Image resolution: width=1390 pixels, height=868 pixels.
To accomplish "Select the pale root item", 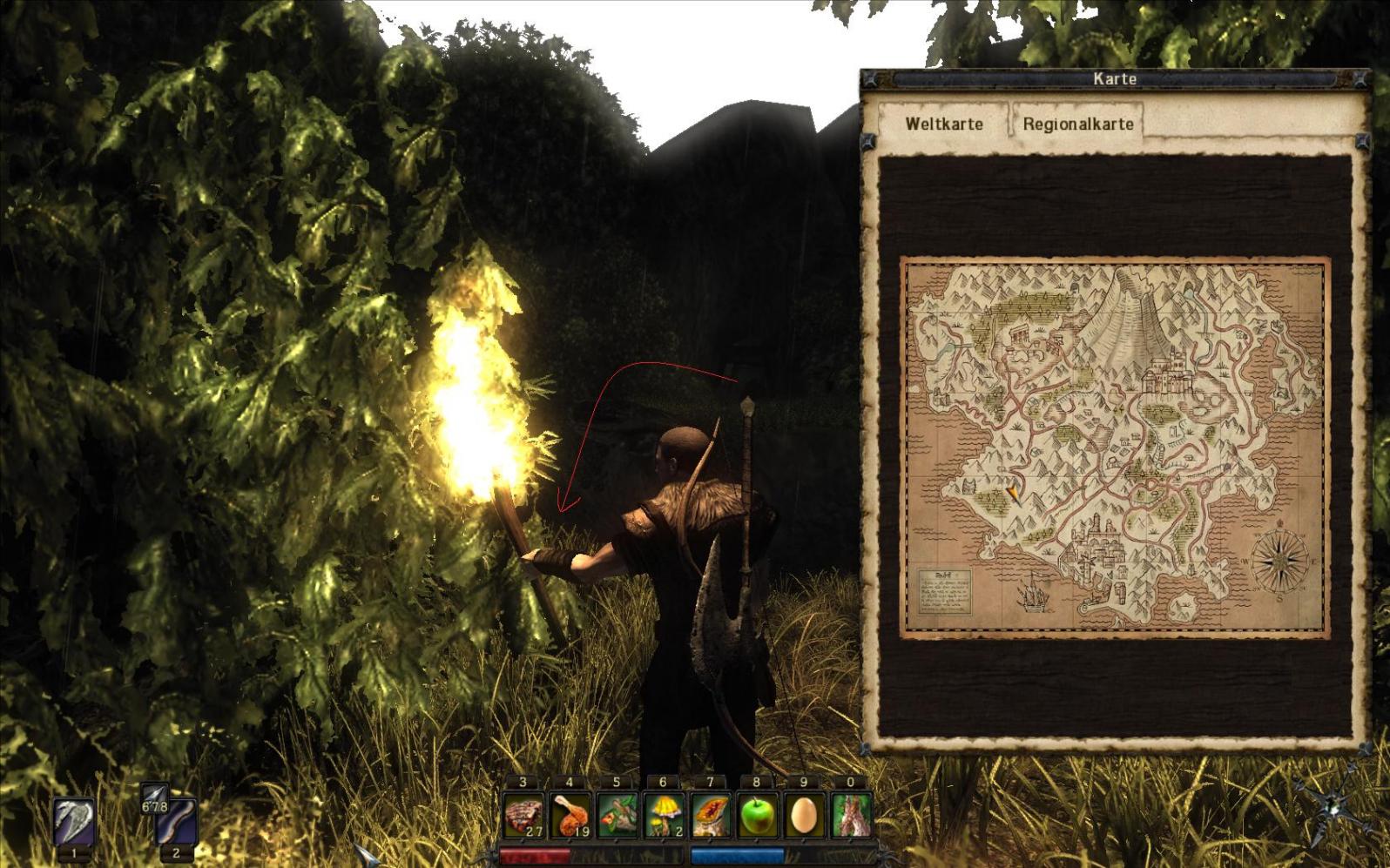I will pyautogui.click(x=852, y=816).
